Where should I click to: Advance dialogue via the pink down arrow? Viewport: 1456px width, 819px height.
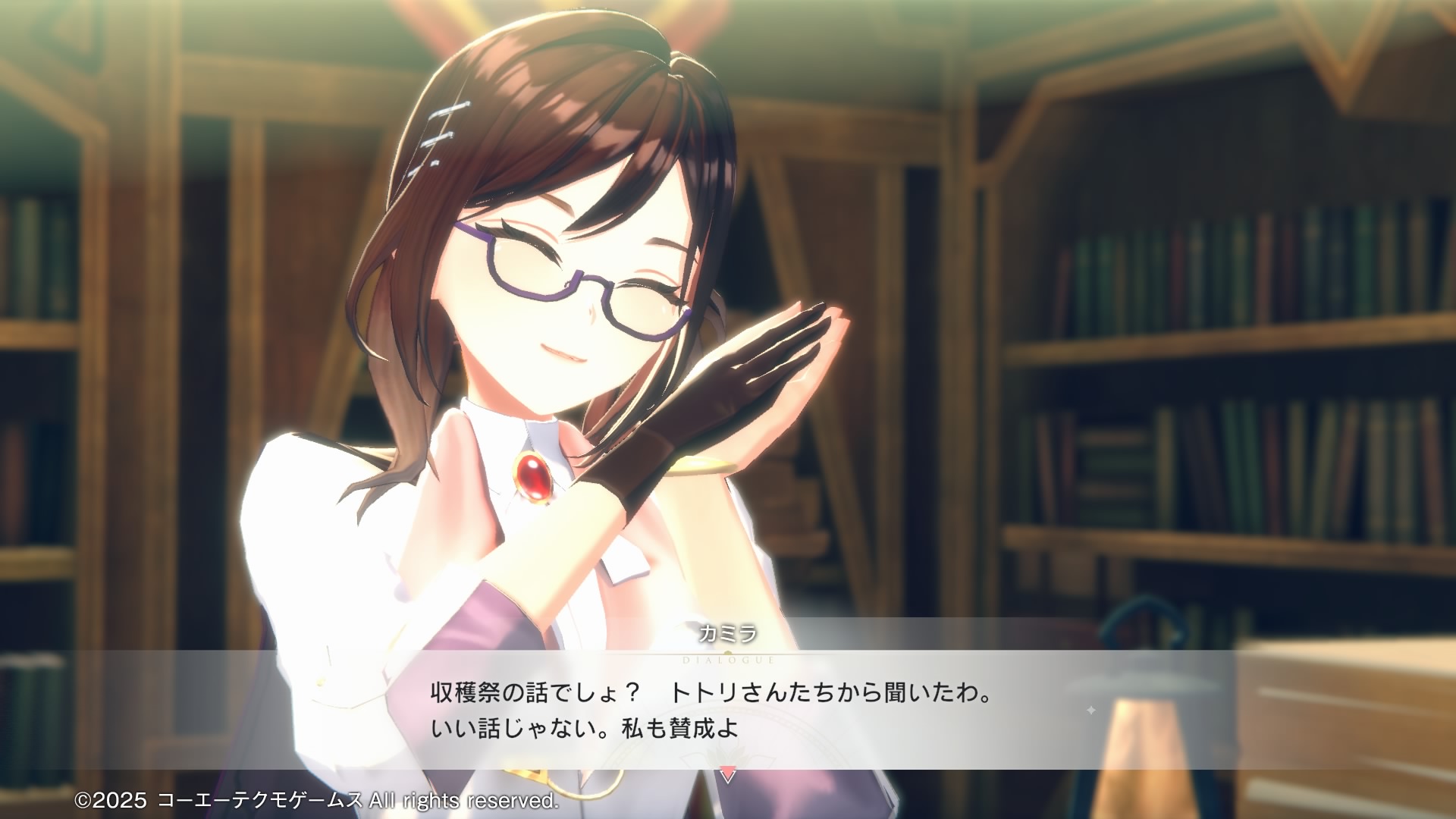727,774
